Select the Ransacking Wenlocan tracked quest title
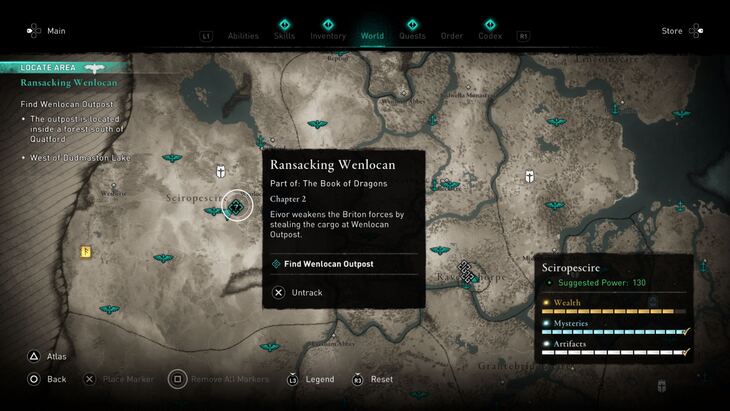 pyautogui.click(x=68, y=83)
